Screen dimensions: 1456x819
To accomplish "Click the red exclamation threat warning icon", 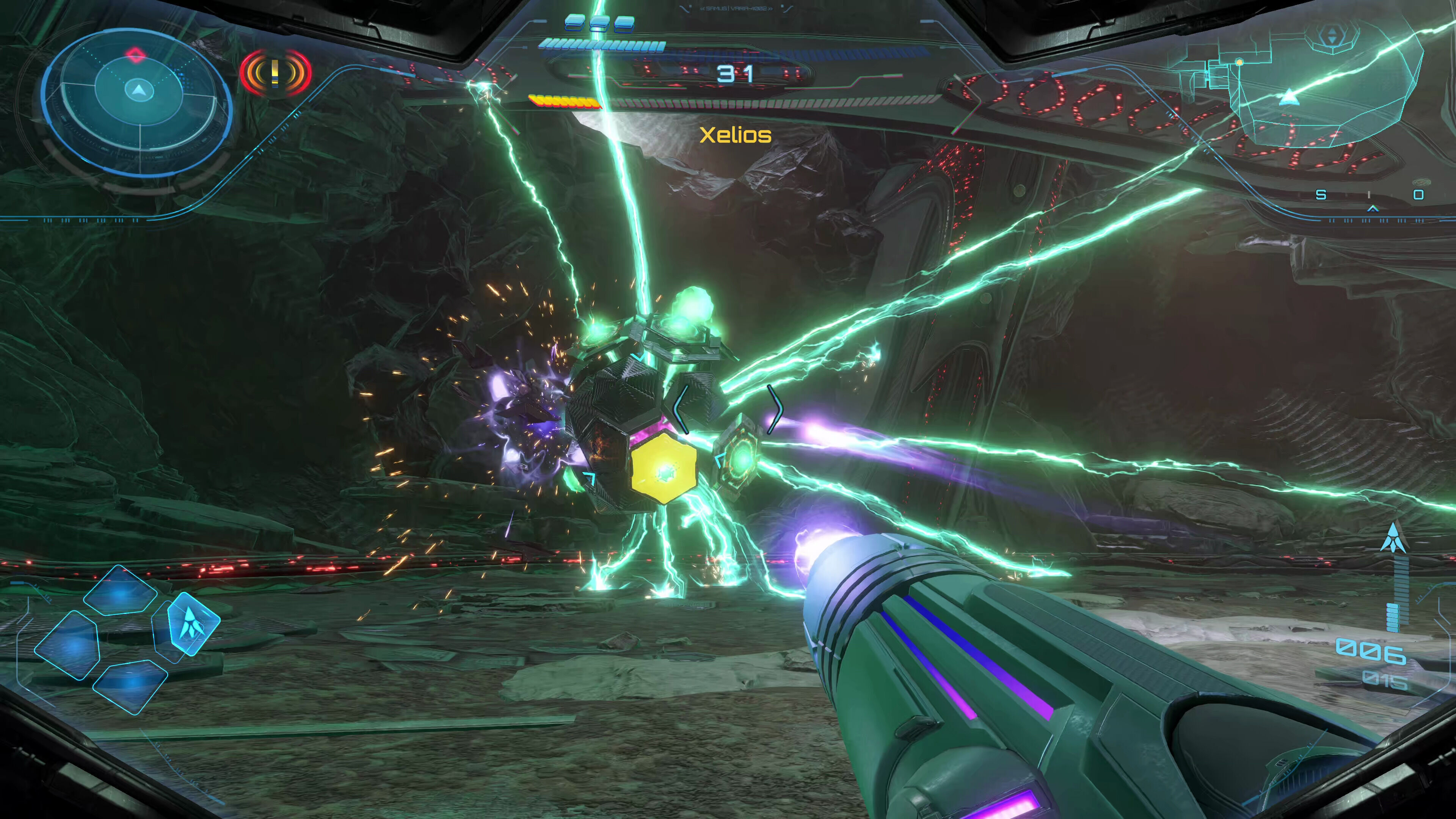I will click(275, 73).
